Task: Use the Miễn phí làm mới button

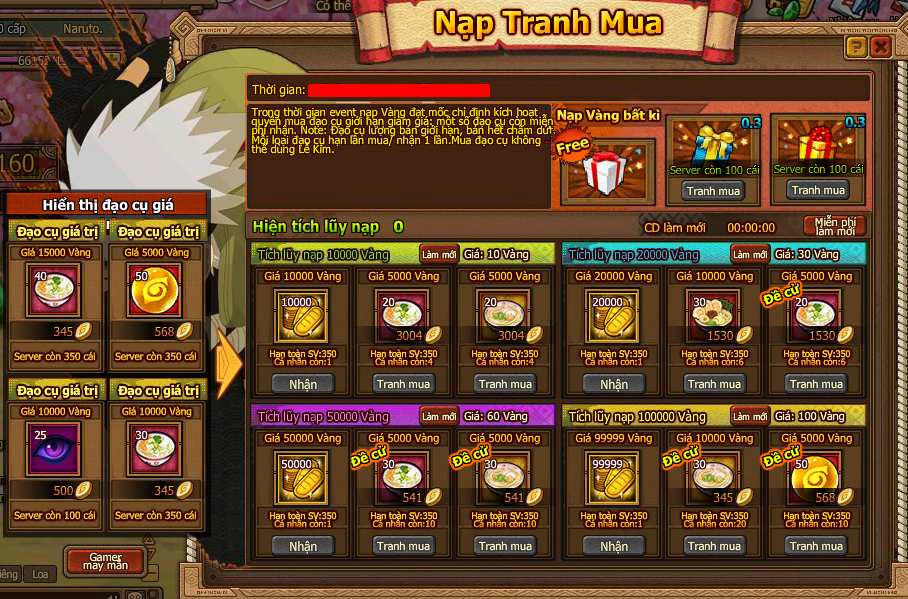Action: (x=834, y=226)
